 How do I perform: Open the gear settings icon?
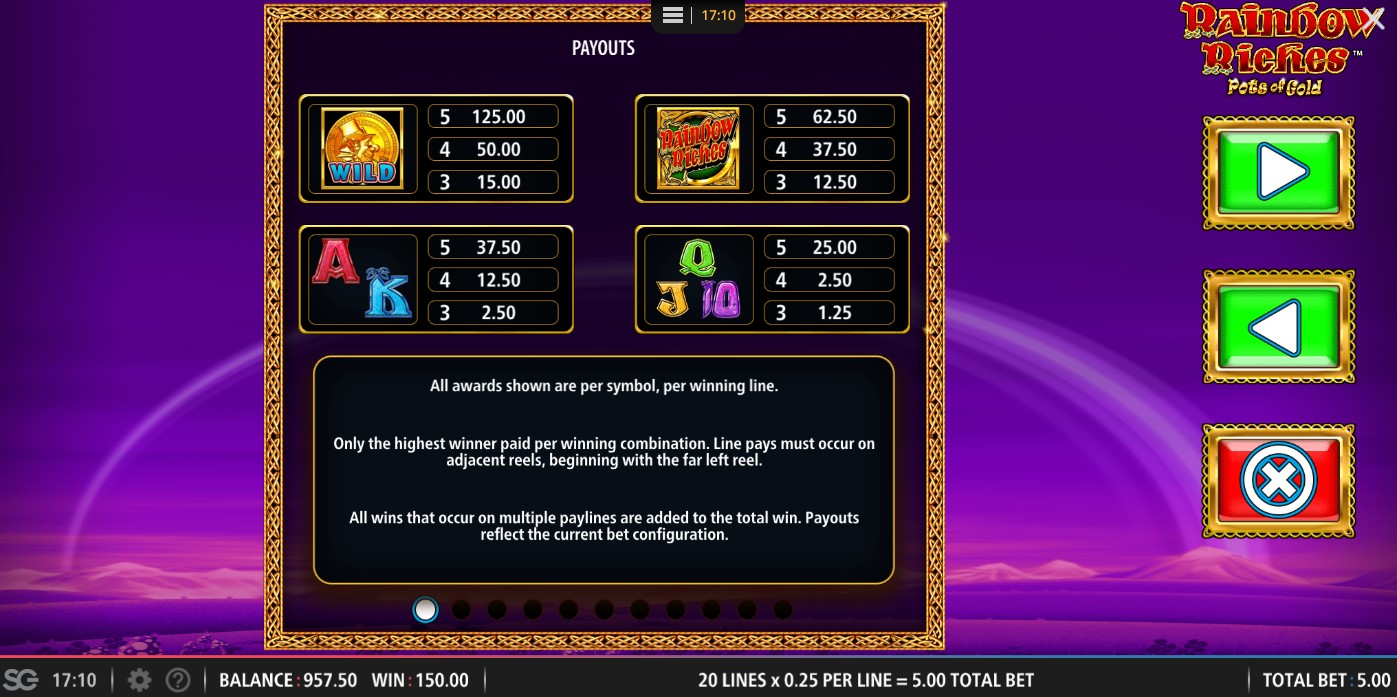(140, 681)
